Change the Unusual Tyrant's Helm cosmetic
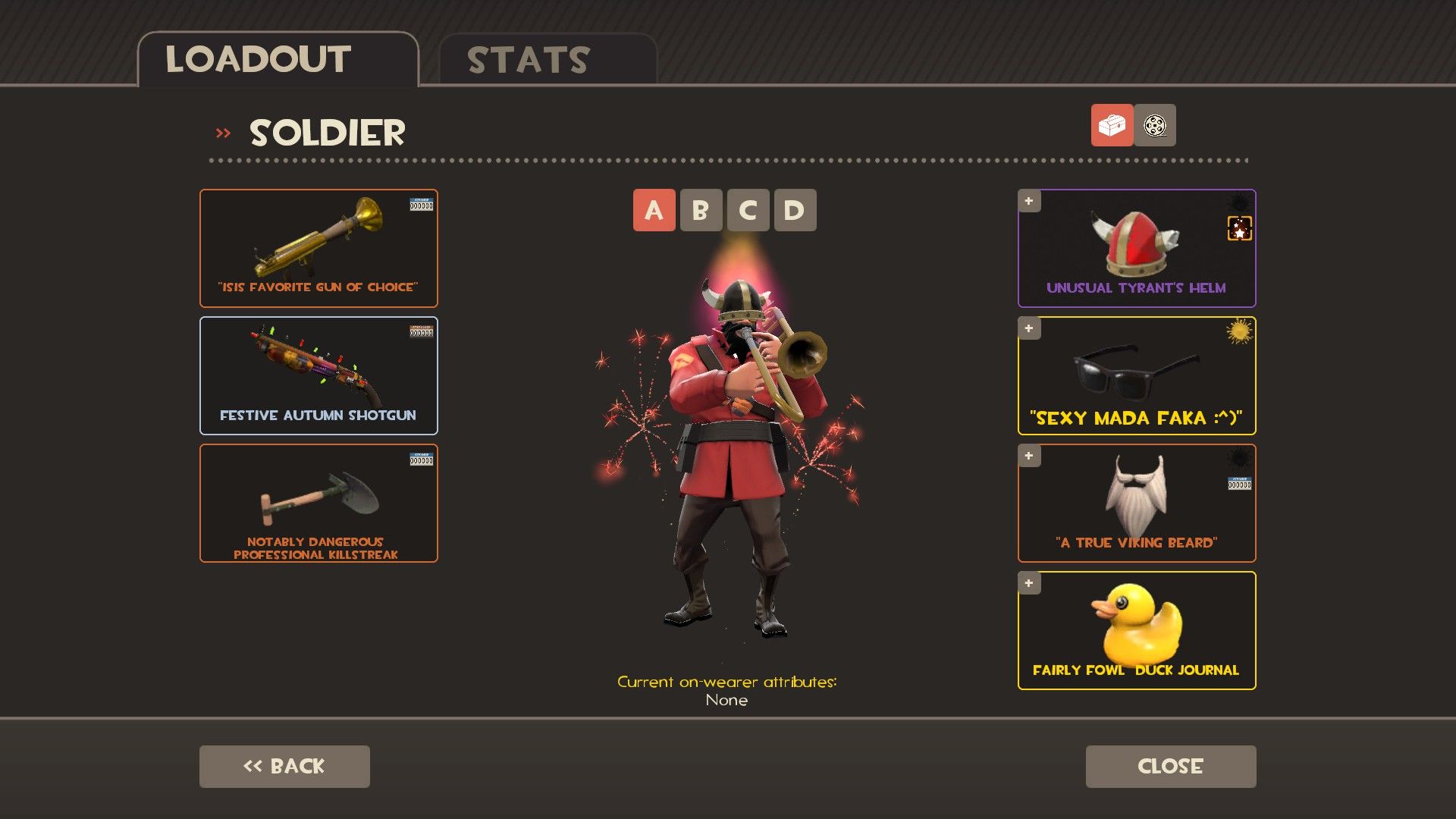 tap(1136, 248)
